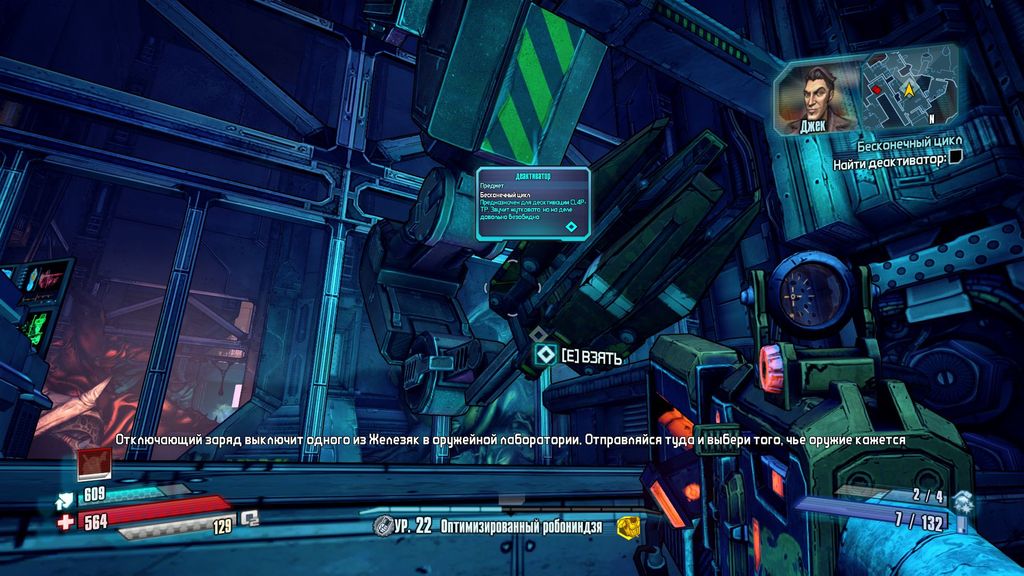The width and height of the screenshot is (1024, 576).
Task: Select the «Деактиватор» item info card
Action: (533, 204)
